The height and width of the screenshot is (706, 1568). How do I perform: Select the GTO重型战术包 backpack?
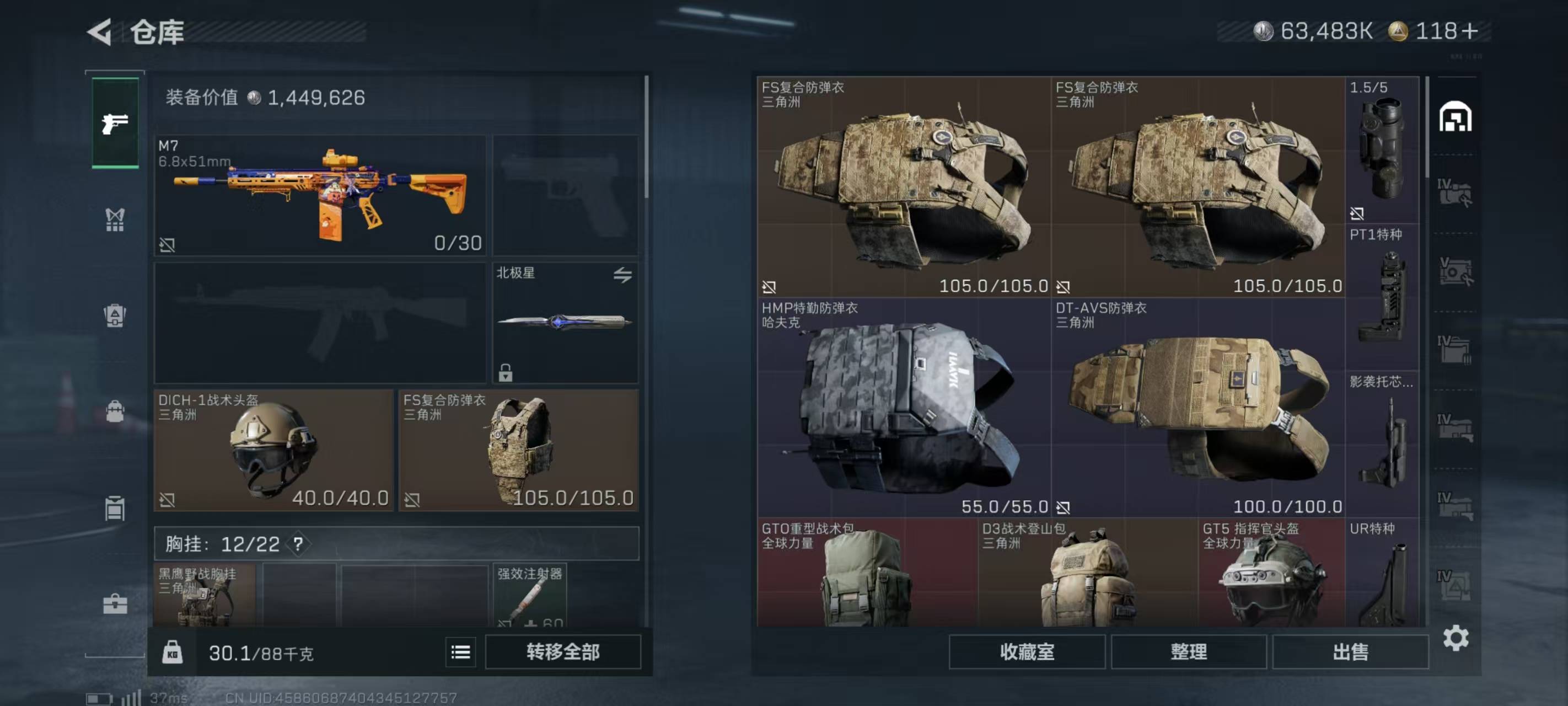pyautogui.click(x=867, y=573)
